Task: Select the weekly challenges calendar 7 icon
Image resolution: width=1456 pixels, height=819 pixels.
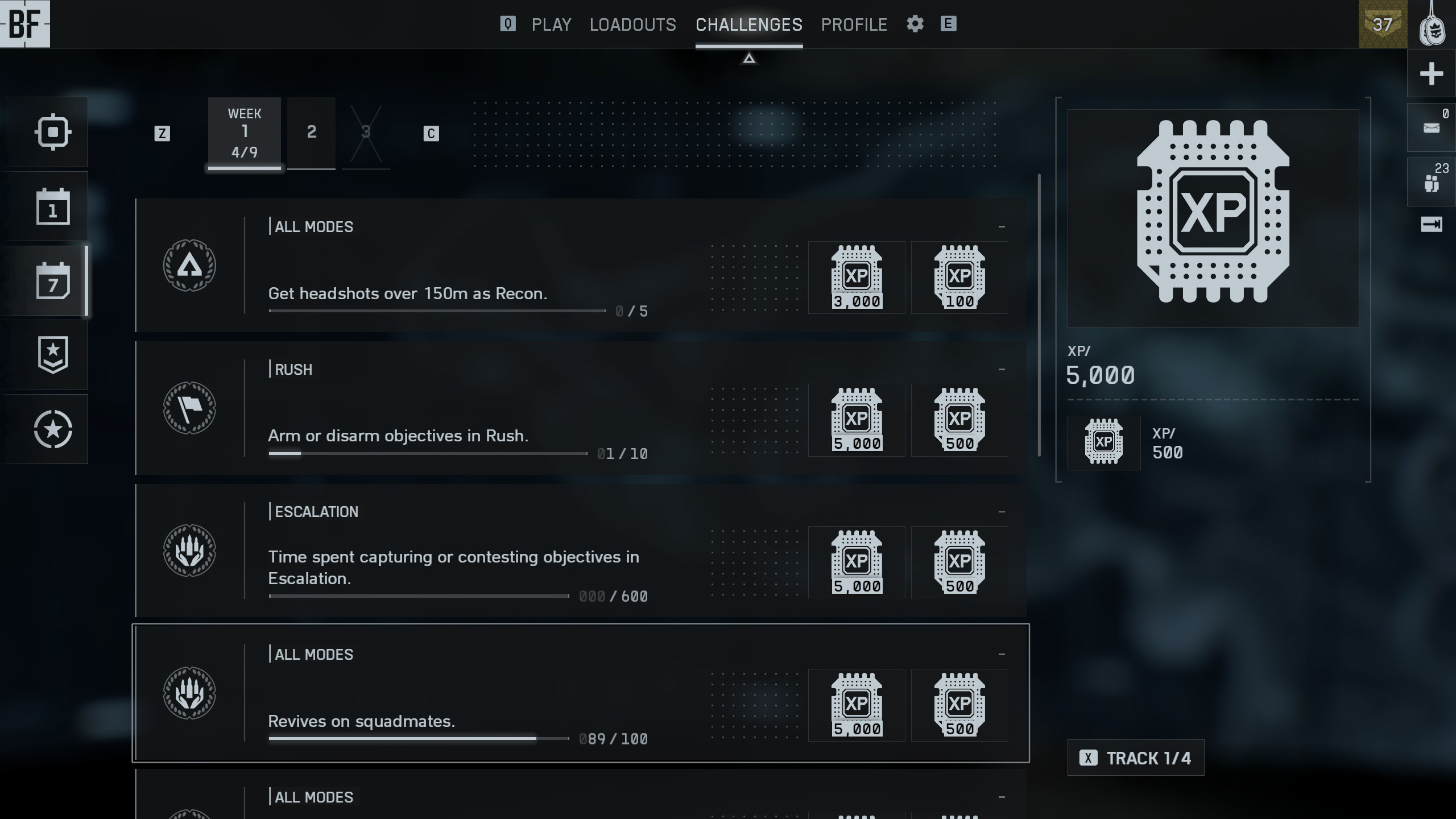Action: click(x=52, y=281)
